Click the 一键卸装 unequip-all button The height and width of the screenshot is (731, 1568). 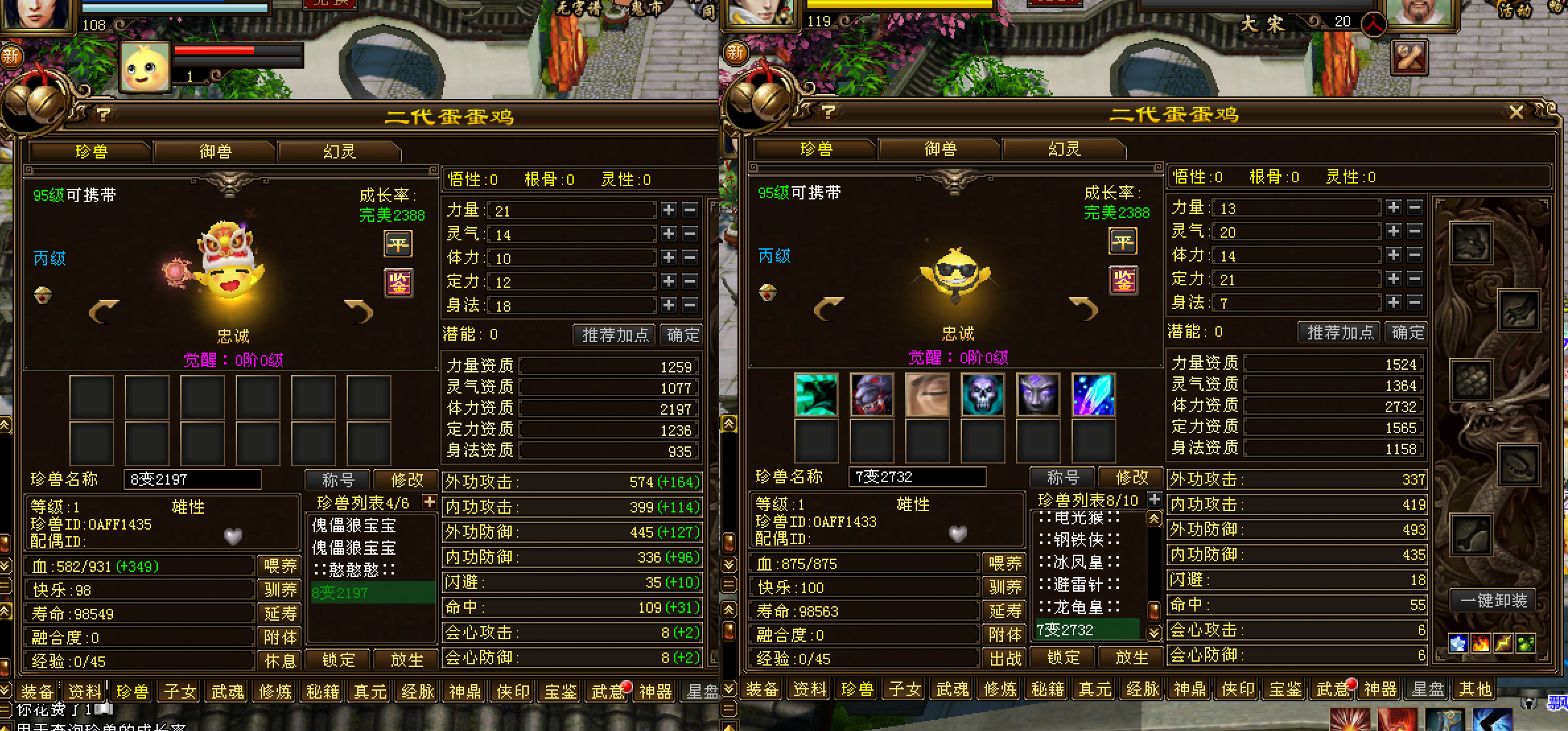click(1493, 600)
